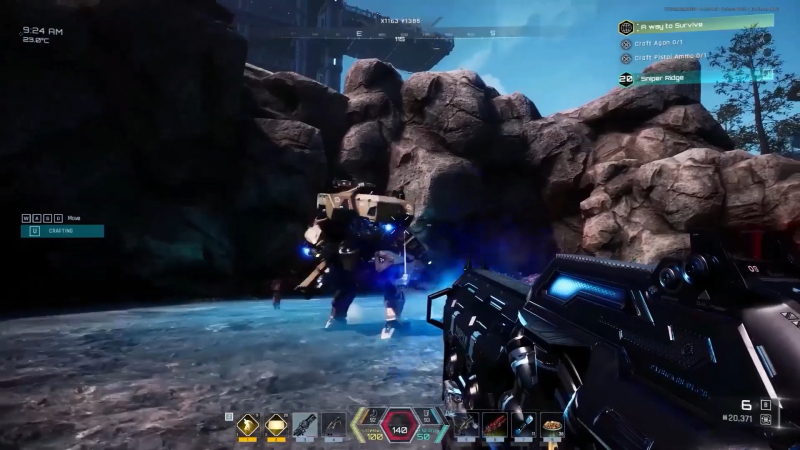Select the yellow diamond figure hotbar slot
Screen dimensions: 800x450
247,425
